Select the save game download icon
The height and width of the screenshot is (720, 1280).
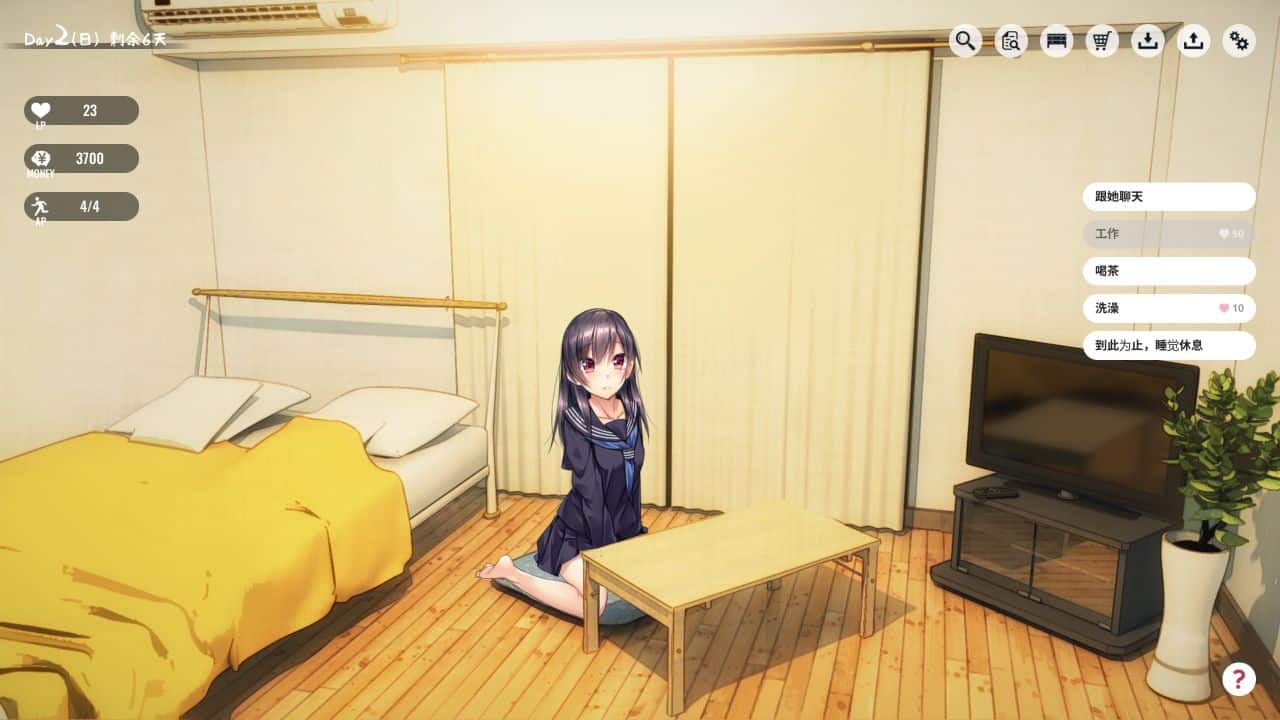click(1147, 42)
